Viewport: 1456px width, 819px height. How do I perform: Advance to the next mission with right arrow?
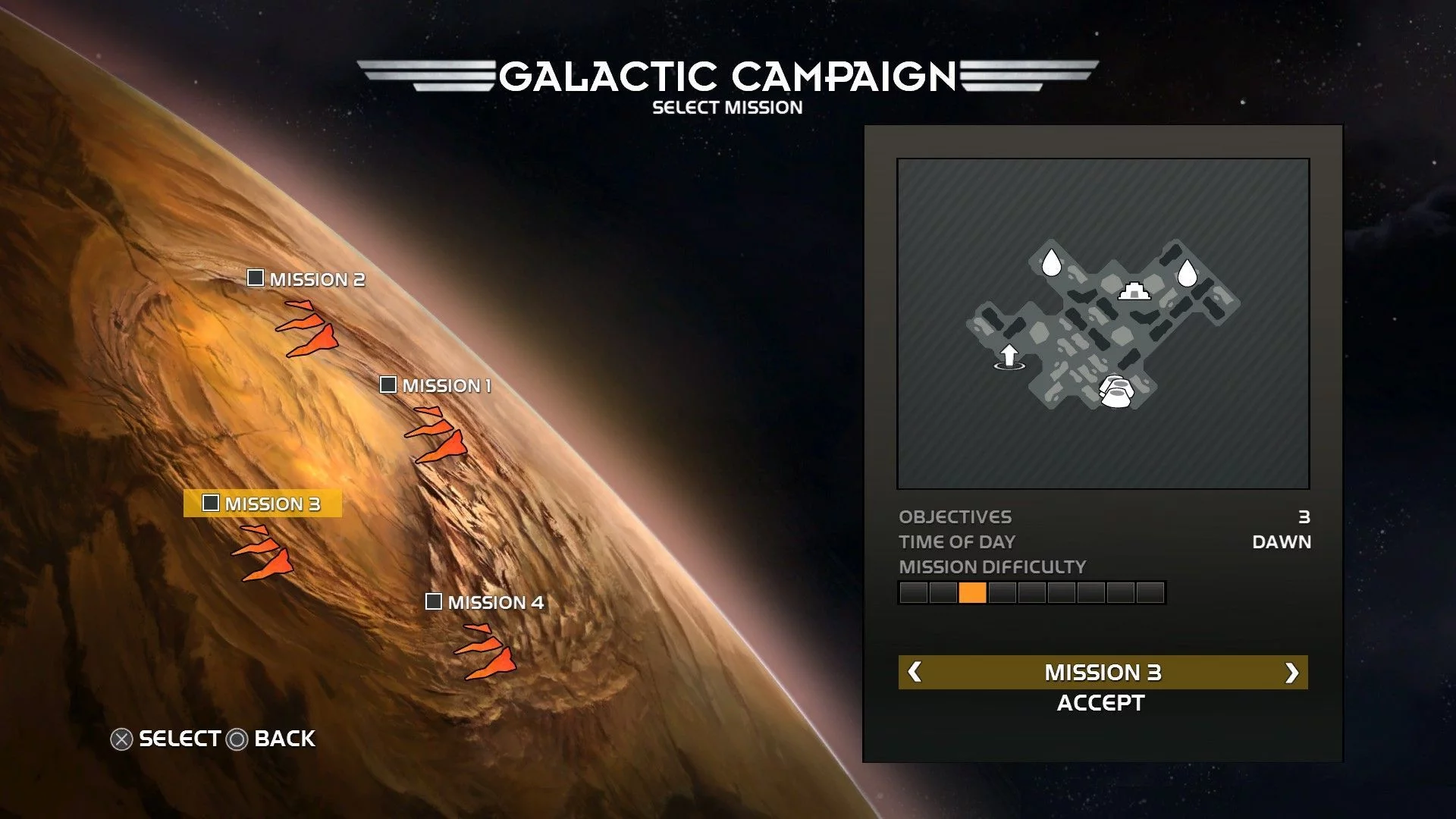[1291, 673]
